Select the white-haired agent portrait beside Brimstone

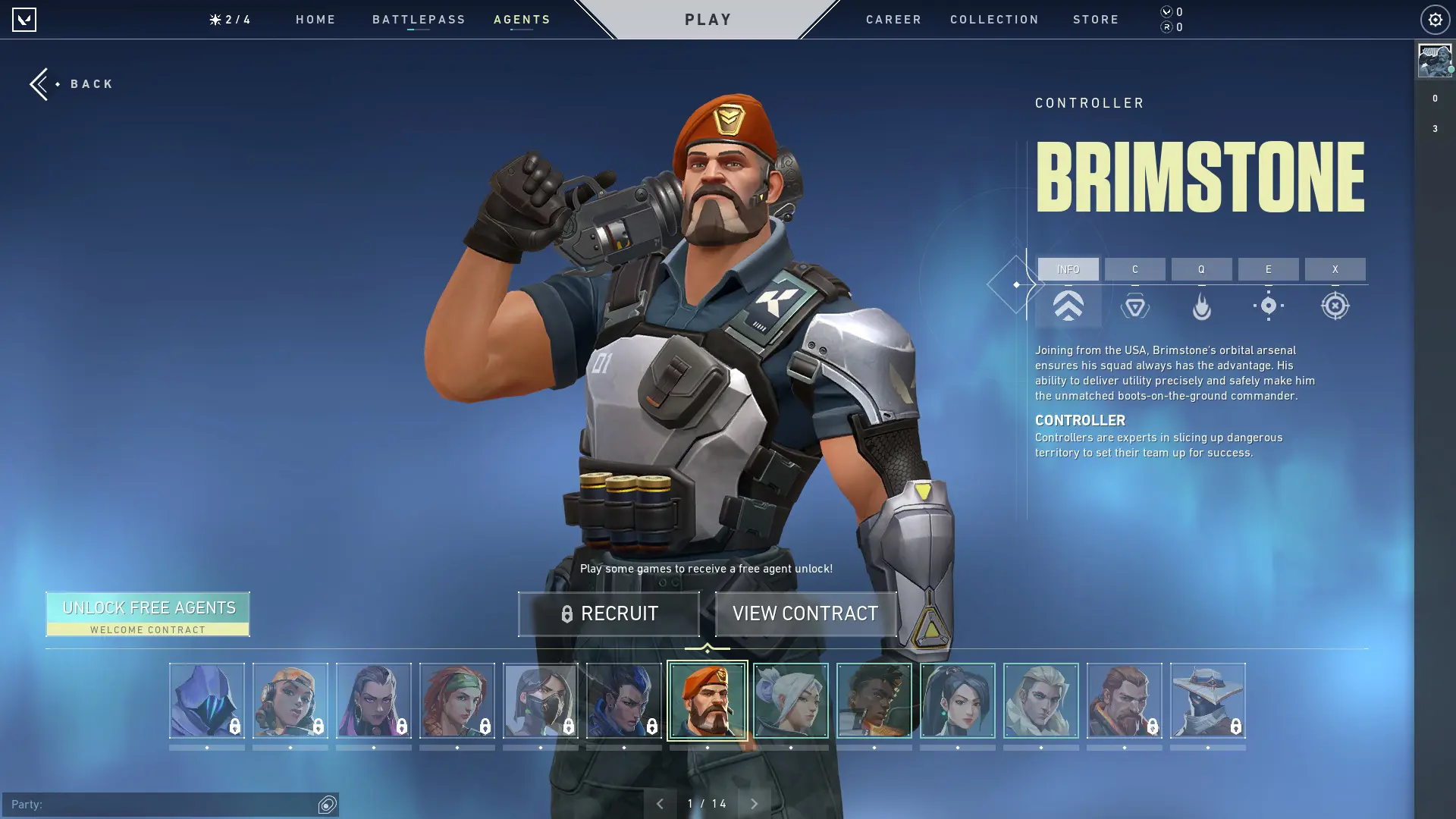tap(791, 701)
